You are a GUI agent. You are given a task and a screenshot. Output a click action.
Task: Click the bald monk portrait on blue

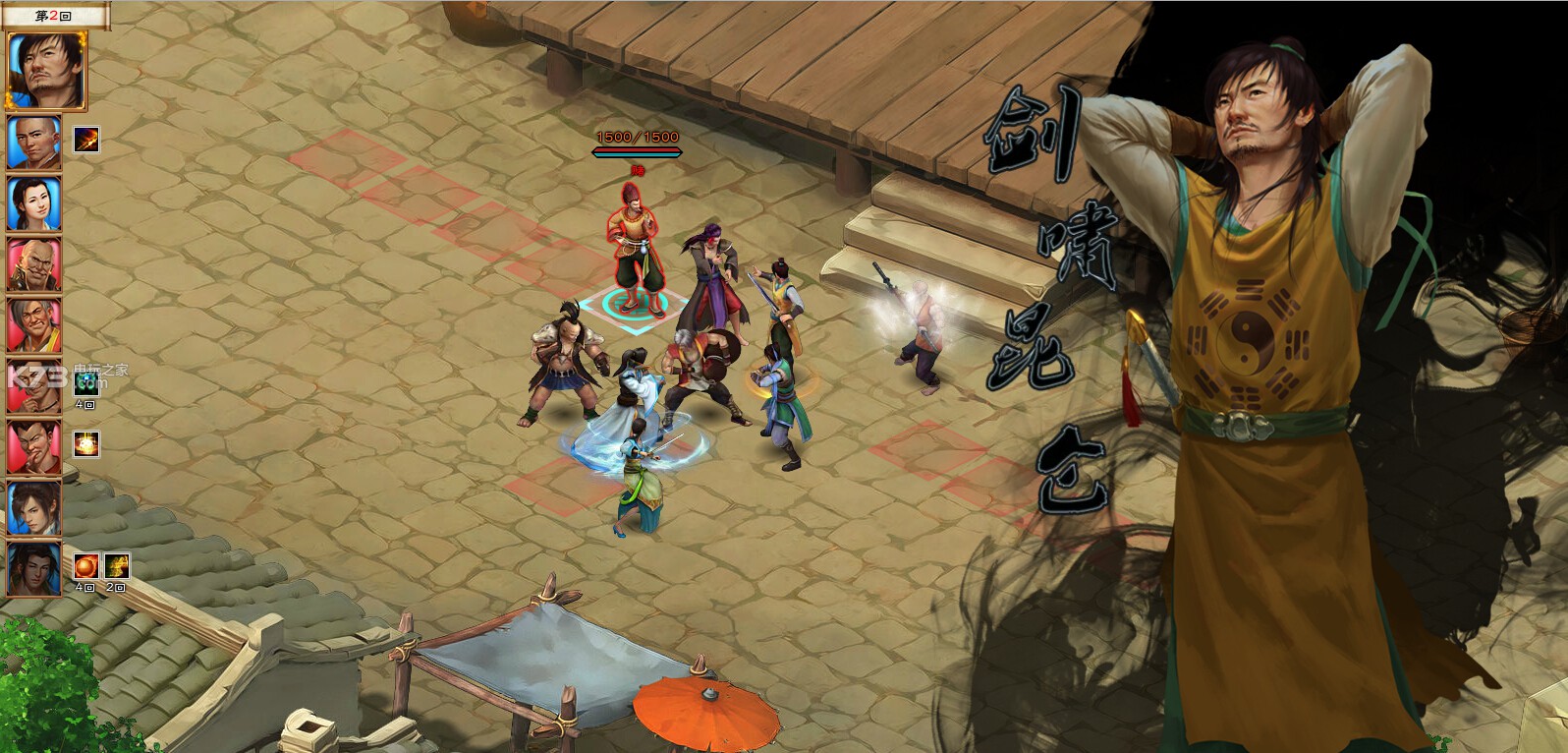34,143
